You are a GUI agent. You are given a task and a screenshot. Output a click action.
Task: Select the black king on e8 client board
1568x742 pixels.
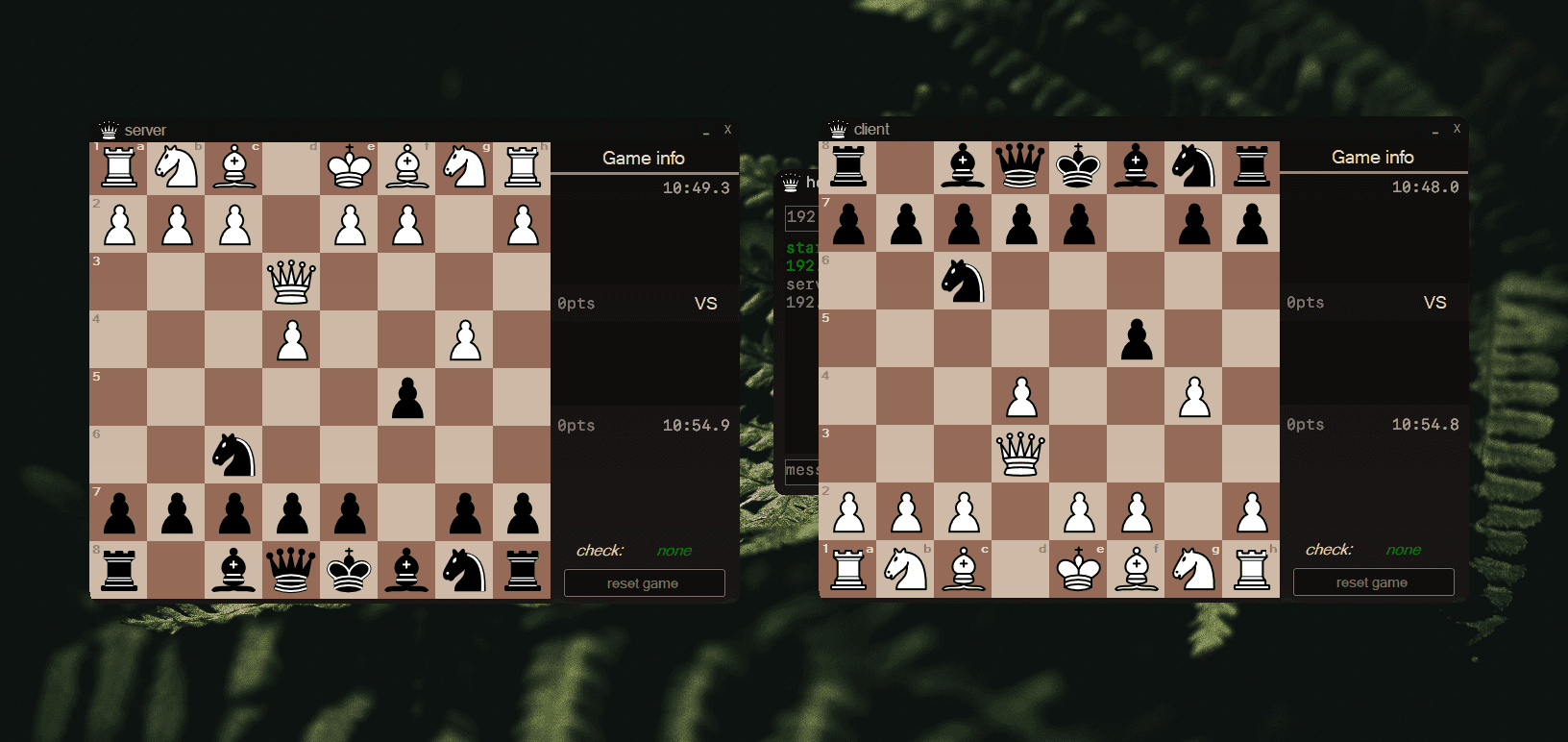1078,165
